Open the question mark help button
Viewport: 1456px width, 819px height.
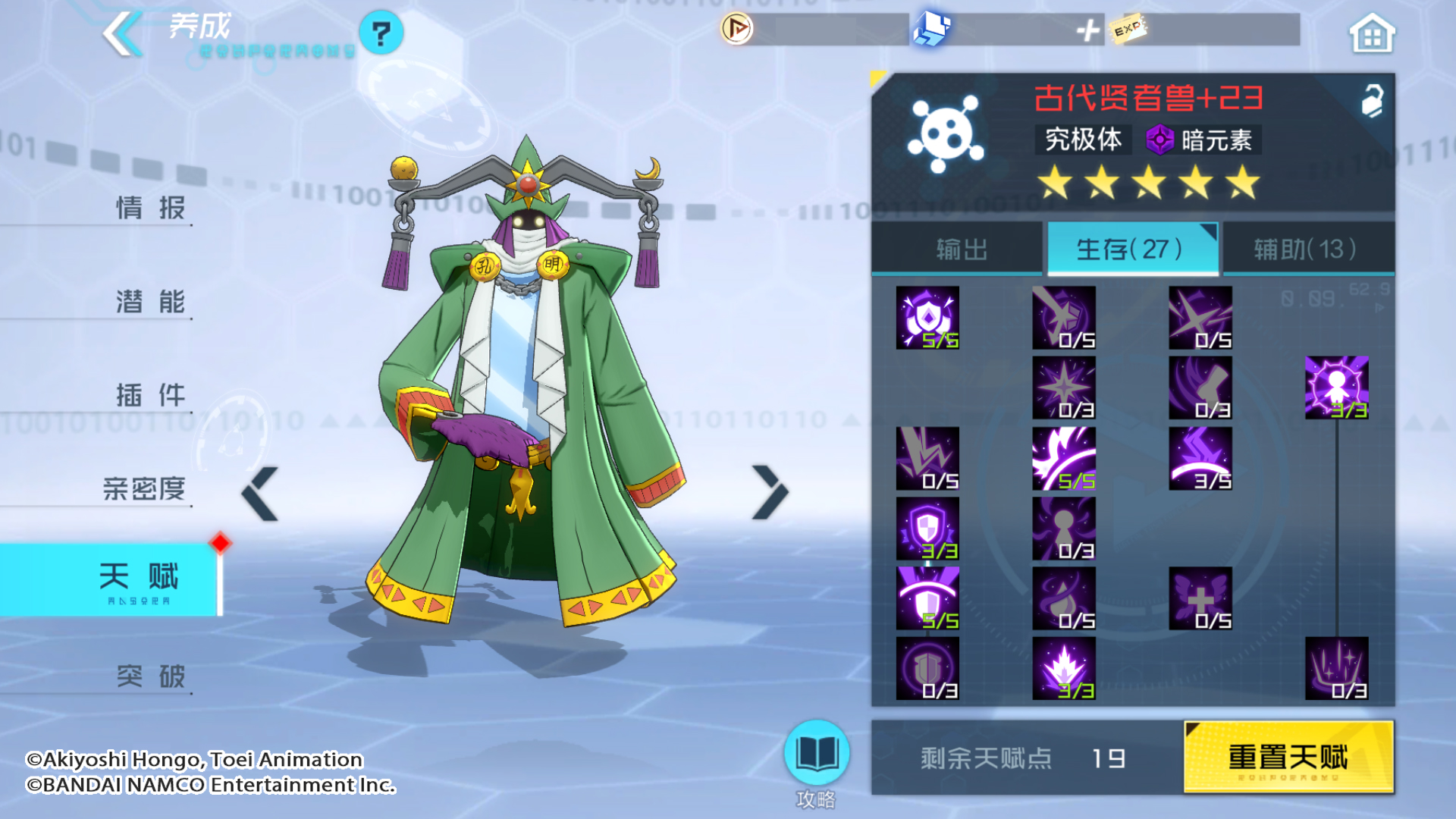coord(381,33)
